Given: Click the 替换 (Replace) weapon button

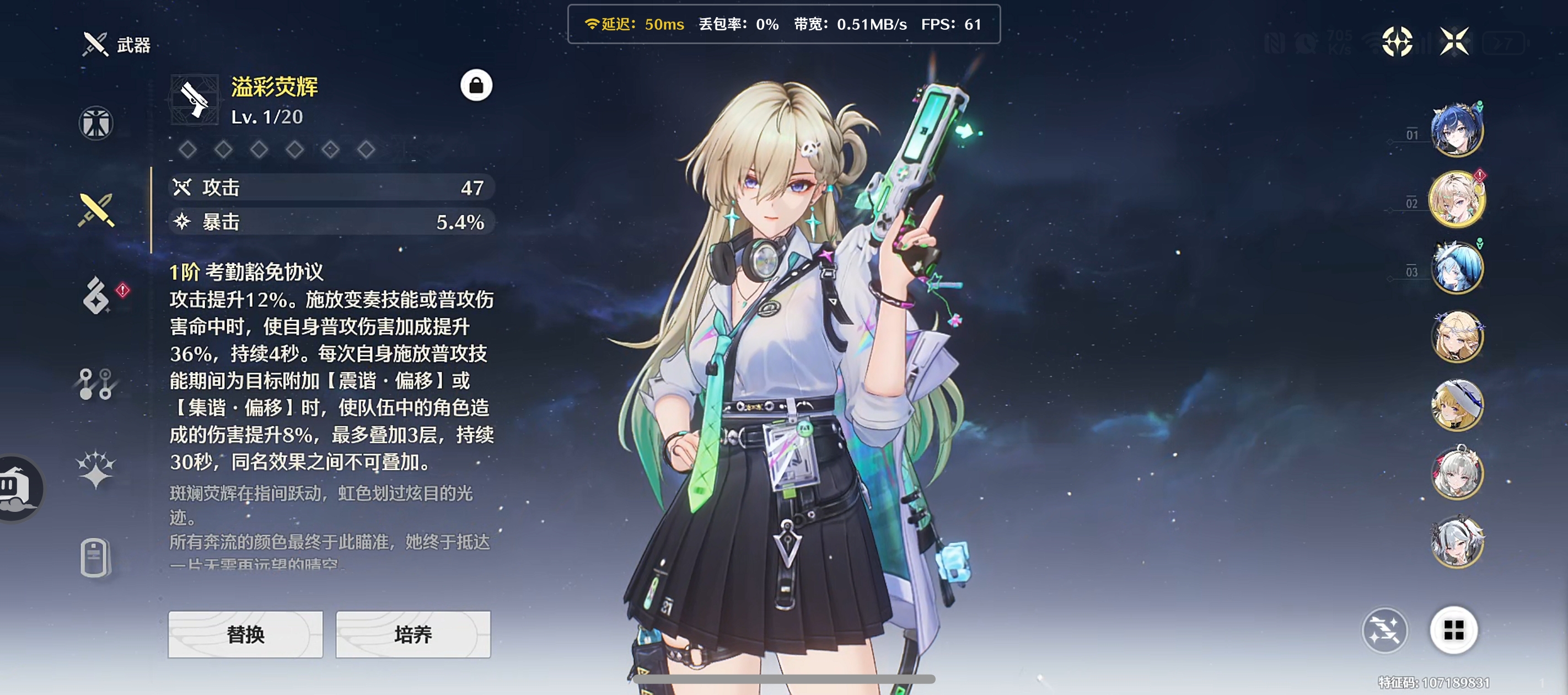Looking at the screenshot, I should 245,634.
